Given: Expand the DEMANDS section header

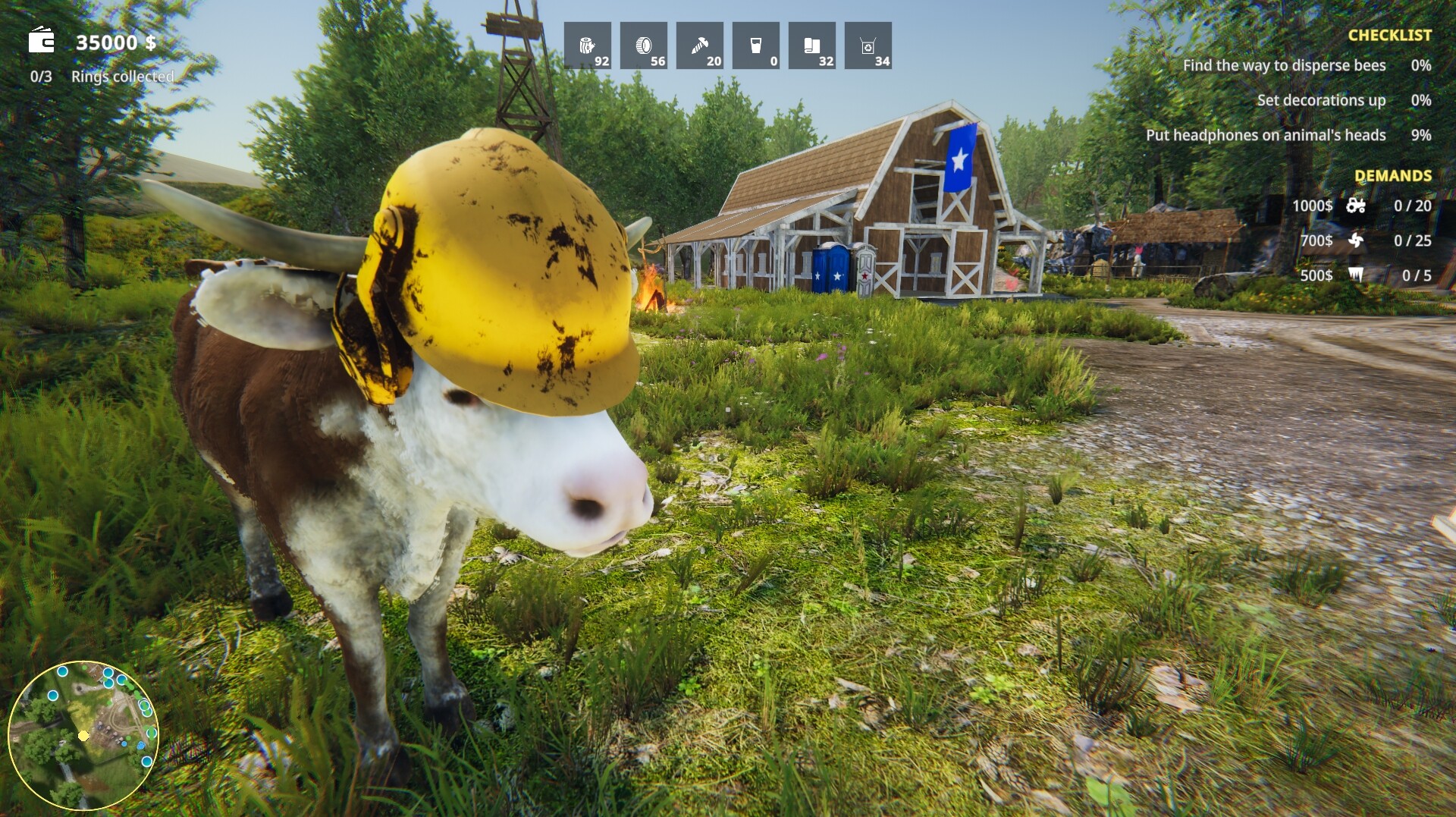Looking at the screenshot, I should [1392, 176].
